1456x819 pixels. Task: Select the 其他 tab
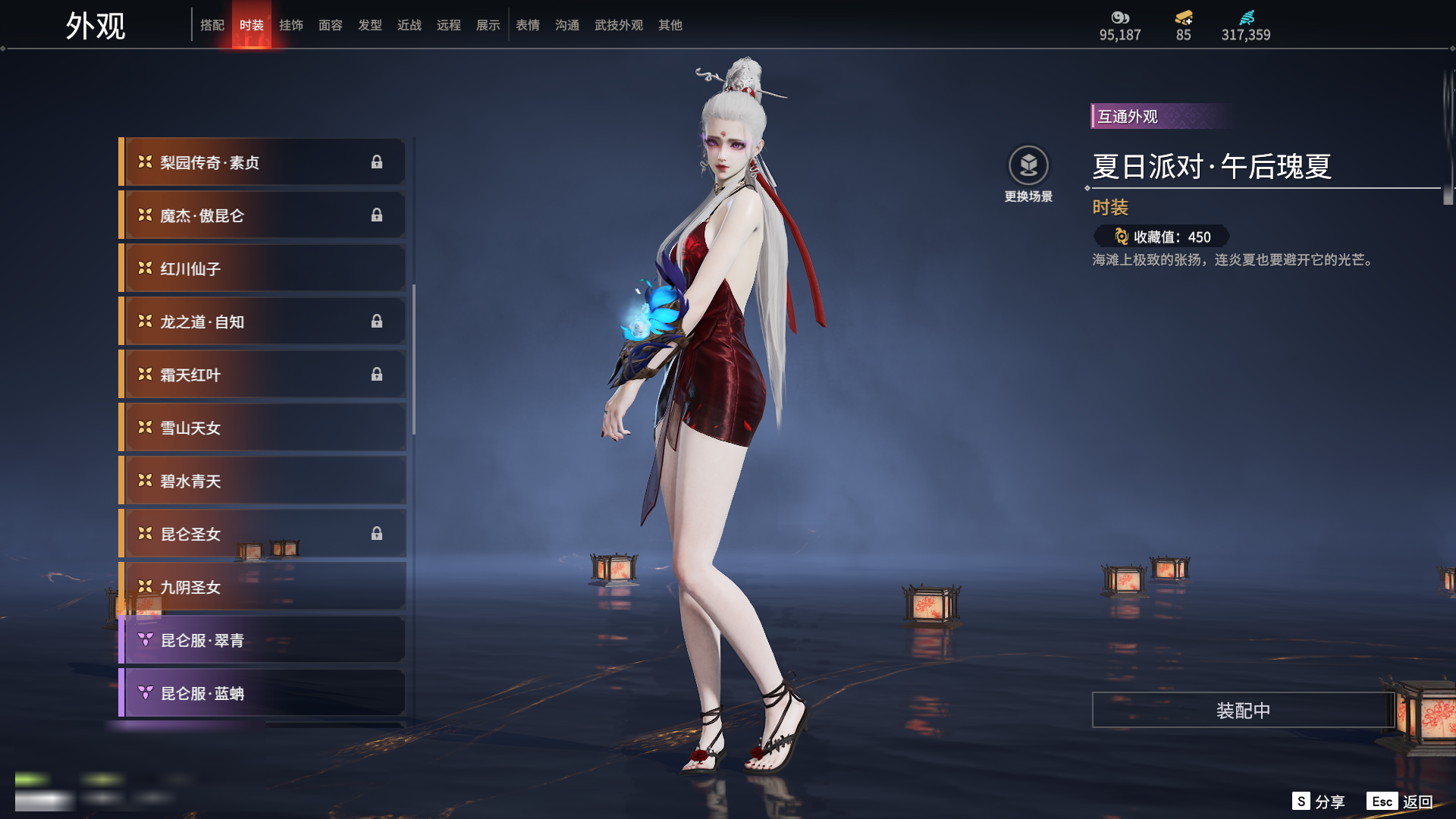[x=670, y=25]
